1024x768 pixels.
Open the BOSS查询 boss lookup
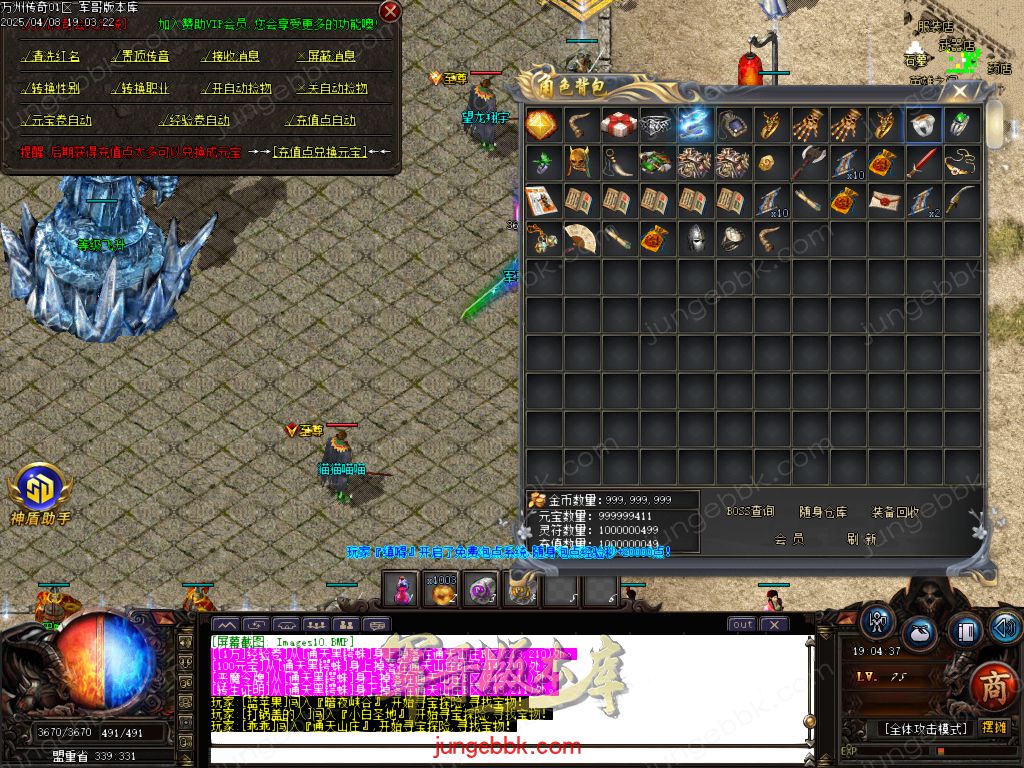click(750, 512)
